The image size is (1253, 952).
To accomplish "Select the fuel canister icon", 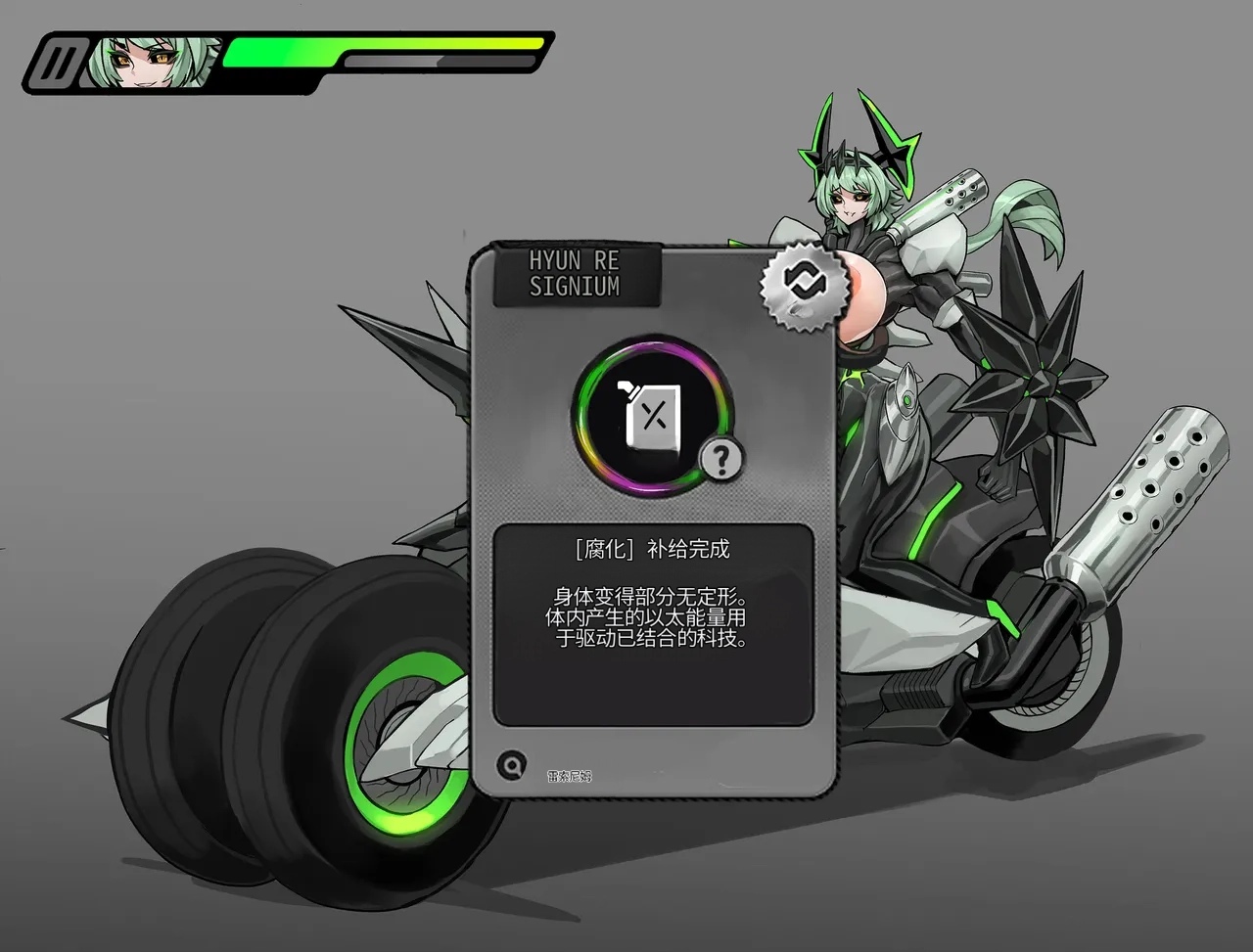I will tap(651, 417).
